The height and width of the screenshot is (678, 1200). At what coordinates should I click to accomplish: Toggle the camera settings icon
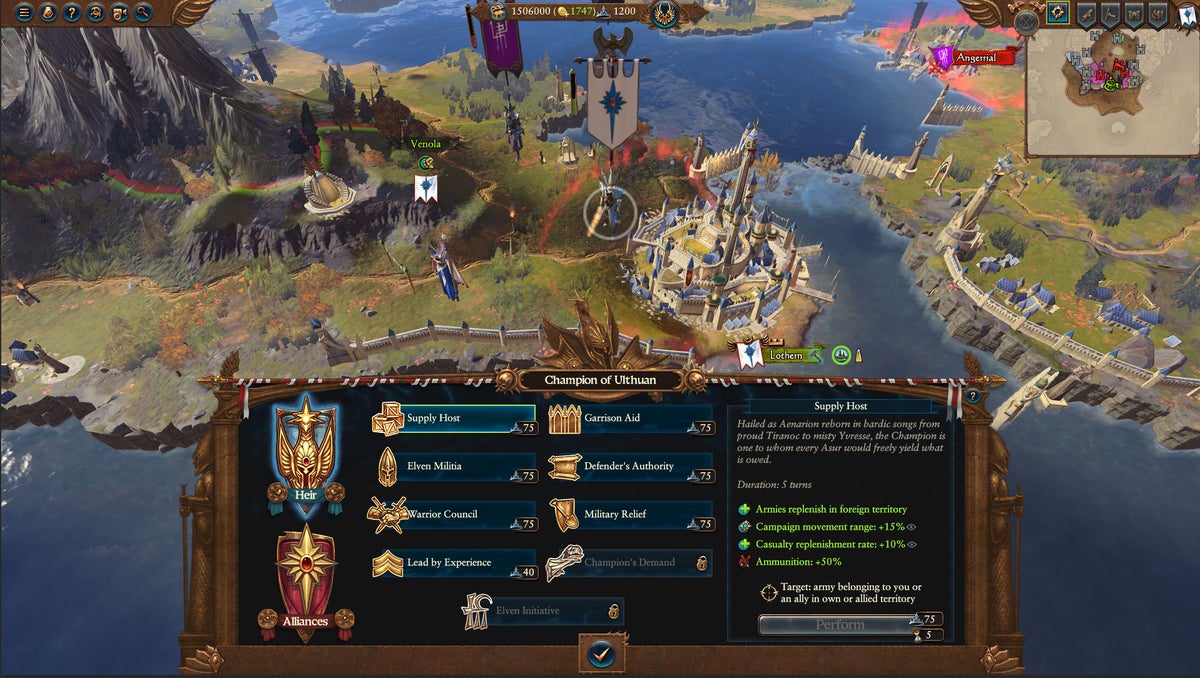(120, 13)
